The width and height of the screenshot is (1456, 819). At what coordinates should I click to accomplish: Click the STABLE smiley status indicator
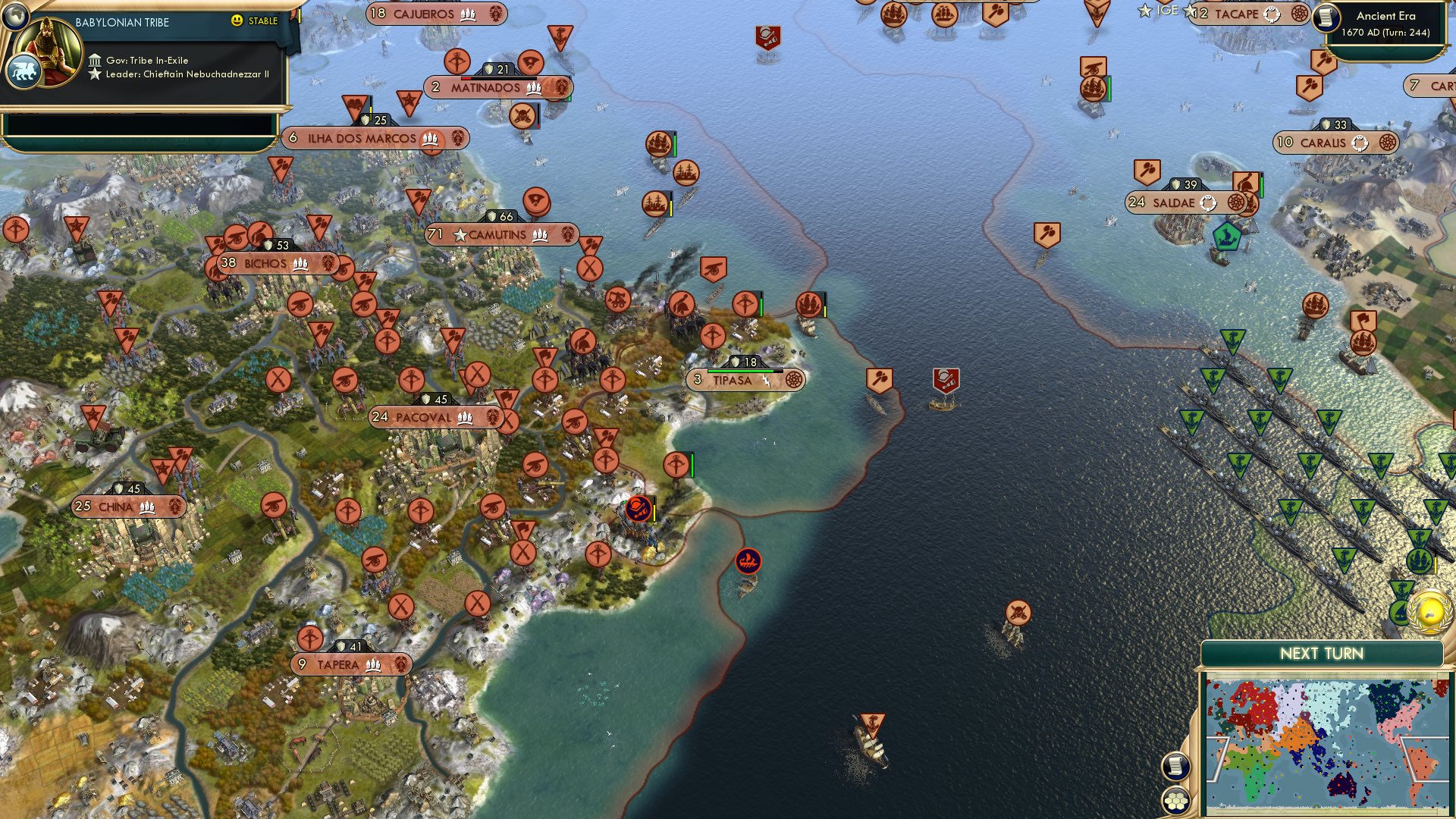pyautogui.click(x=237, y=20)
